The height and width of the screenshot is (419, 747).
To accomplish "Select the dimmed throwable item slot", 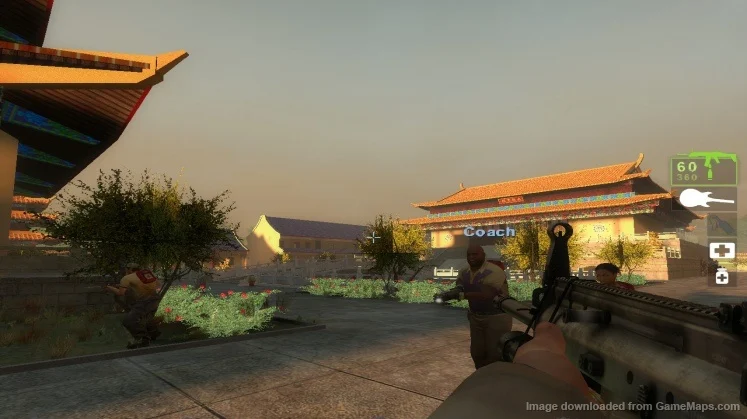I will click(x=721, y=224).
